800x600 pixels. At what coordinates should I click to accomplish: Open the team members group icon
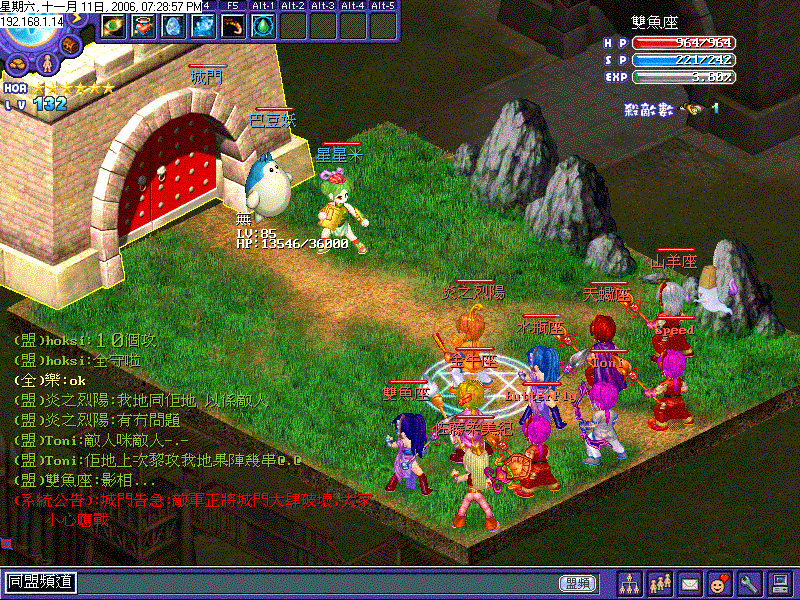tap(660, 582)
